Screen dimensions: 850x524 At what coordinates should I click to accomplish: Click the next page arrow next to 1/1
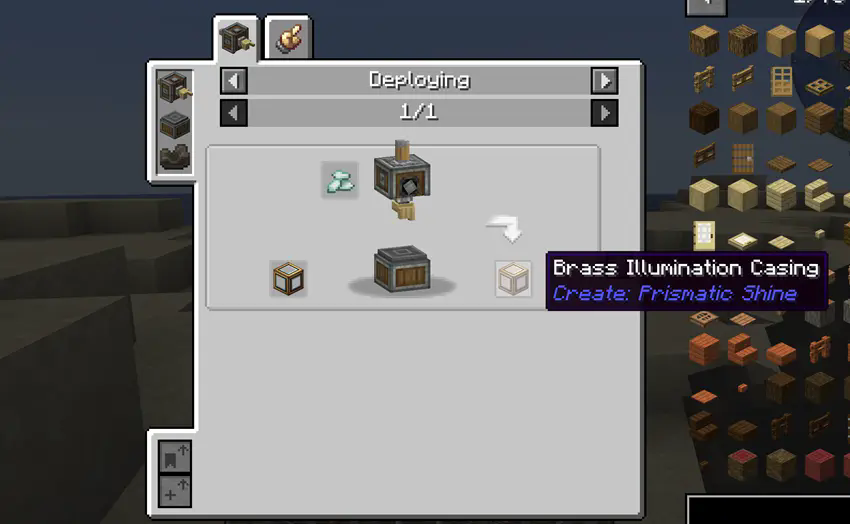(604, 112)
